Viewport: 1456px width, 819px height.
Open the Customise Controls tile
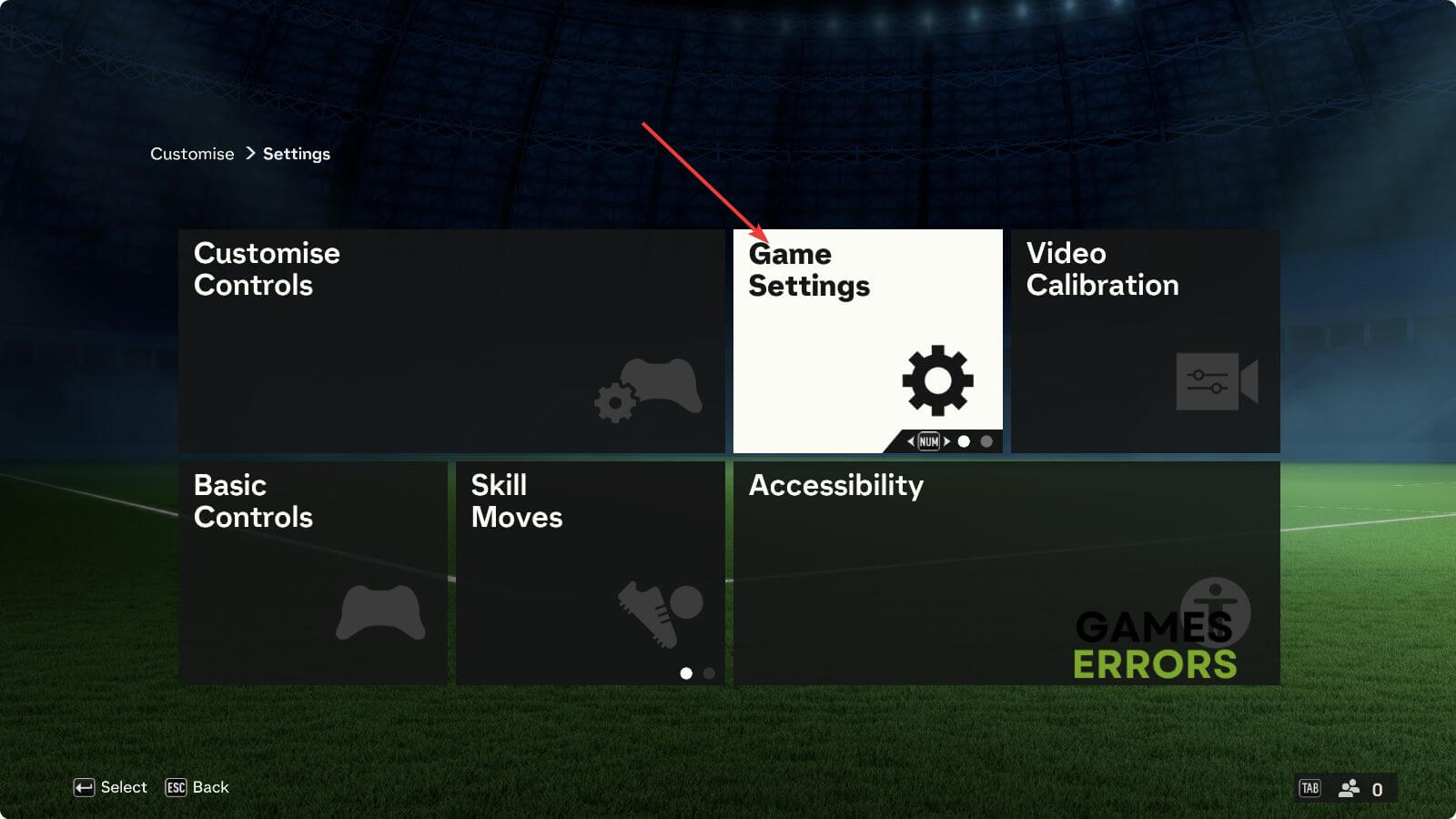(x=451, y=340)
